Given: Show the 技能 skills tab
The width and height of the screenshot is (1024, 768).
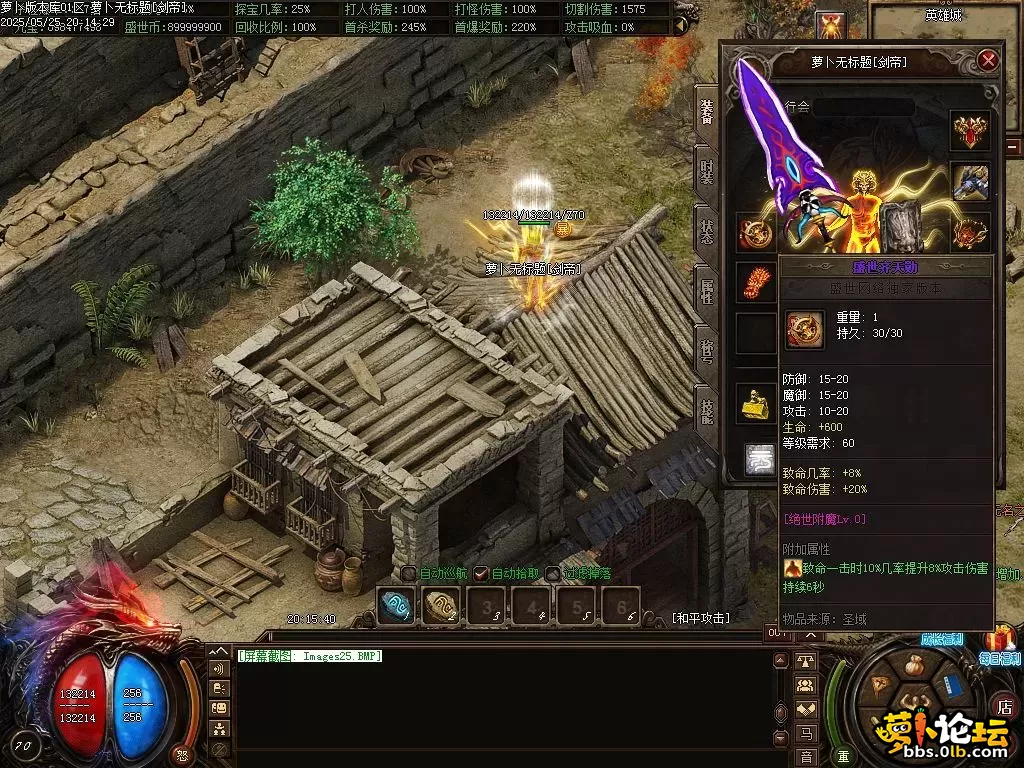Looking at the screenshot, I should click(707, 412).
